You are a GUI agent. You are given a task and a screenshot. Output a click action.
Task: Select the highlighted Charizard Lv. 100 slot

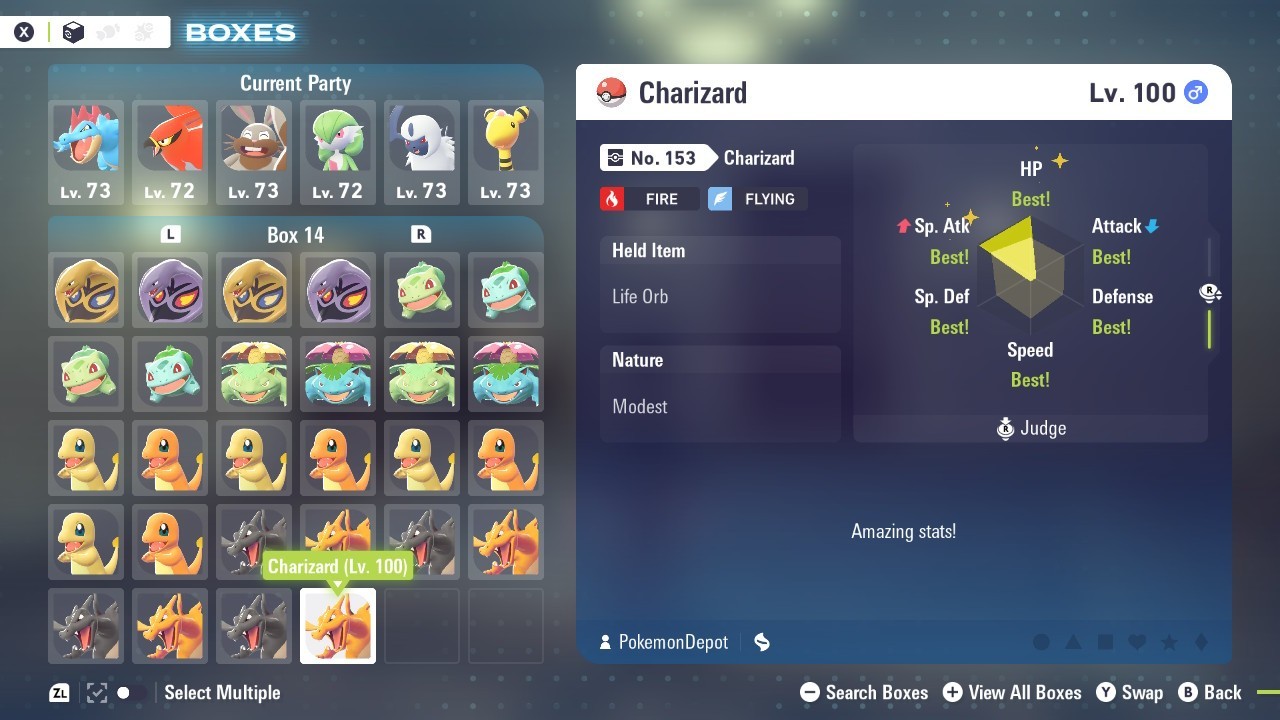click(338, 626)
